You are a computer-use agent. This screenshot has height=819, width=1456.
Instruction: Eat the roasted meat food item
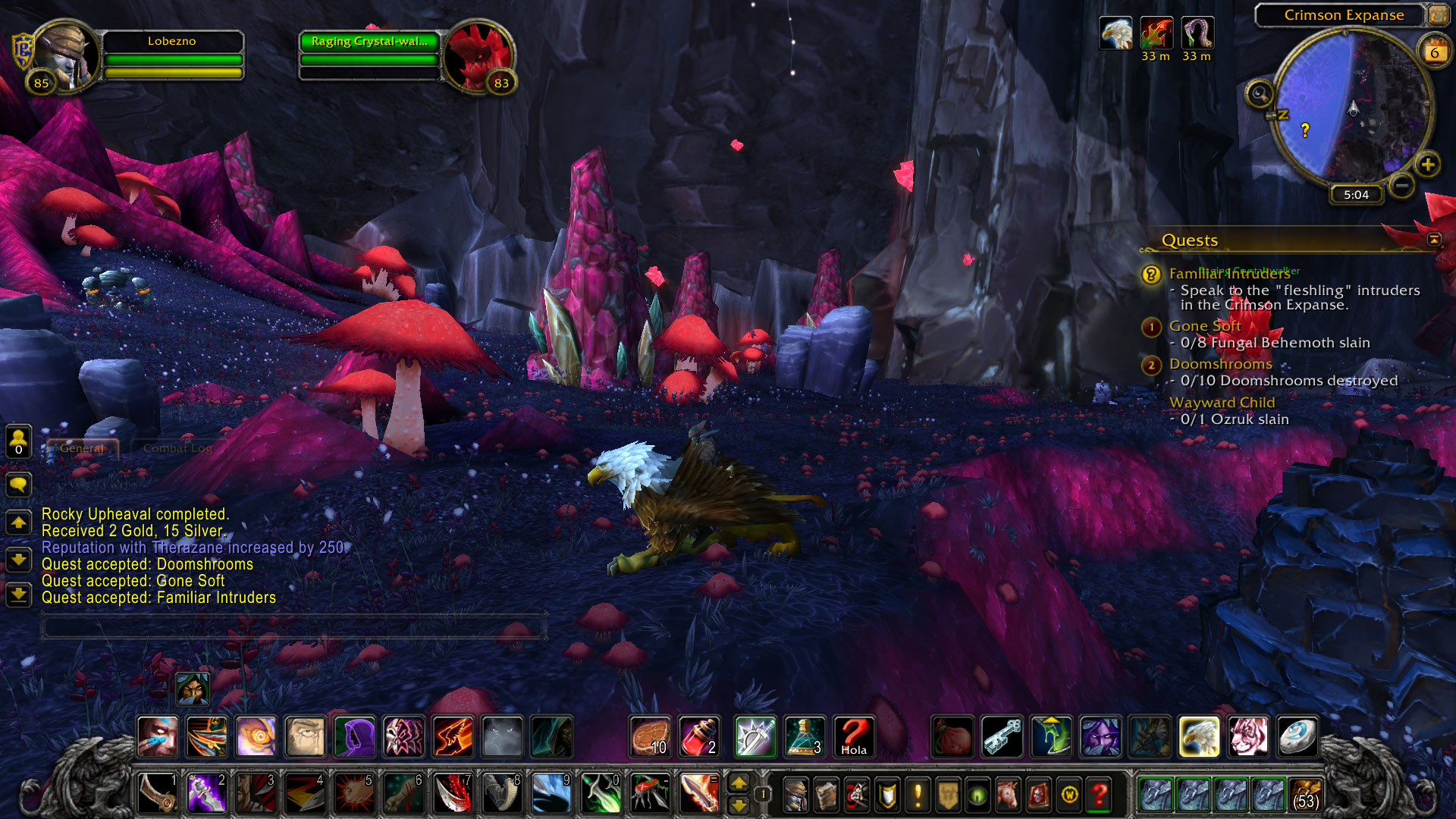pos(650,736)
